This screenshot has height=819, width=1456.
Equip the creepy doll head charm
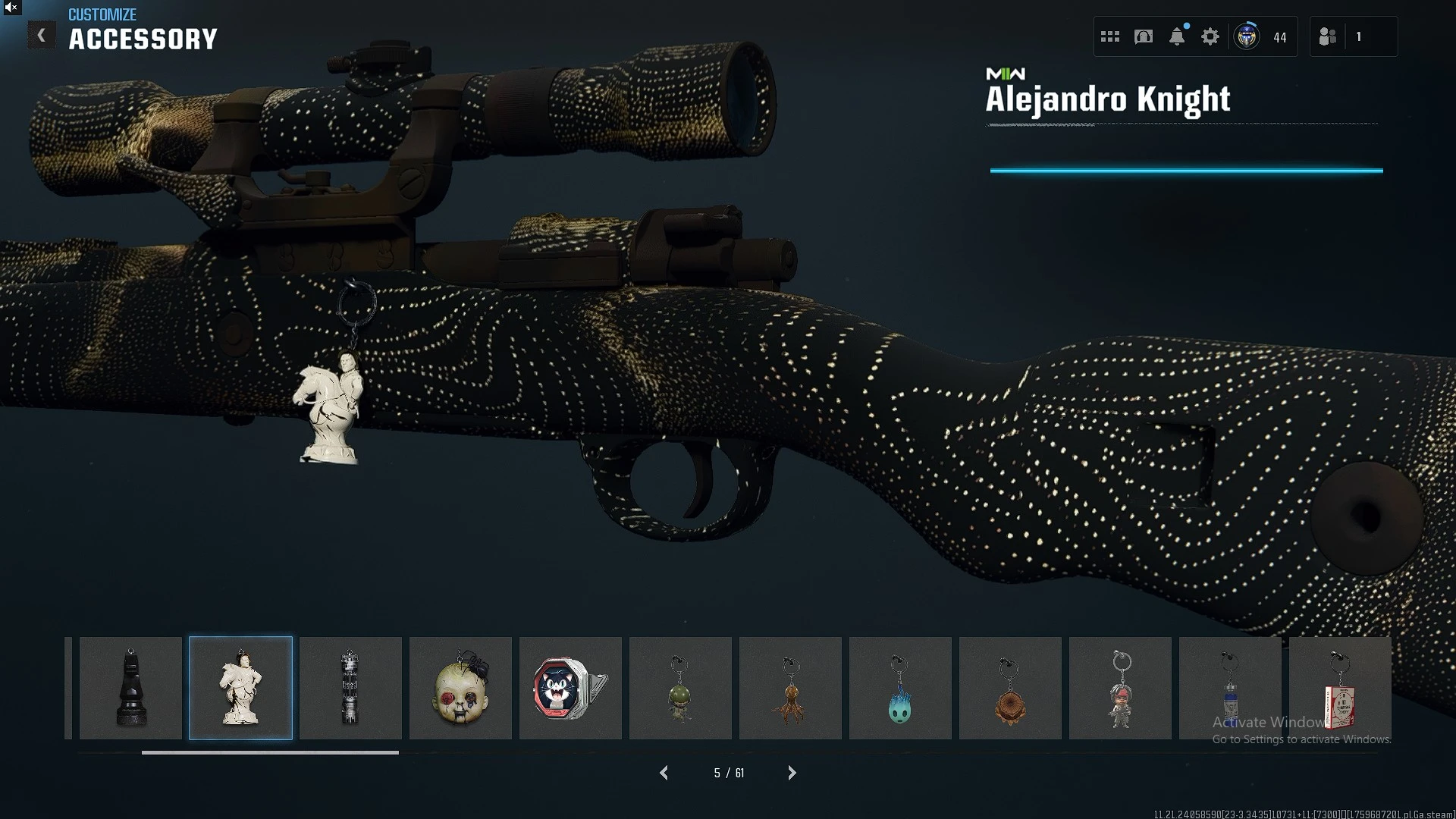(460, 688)
